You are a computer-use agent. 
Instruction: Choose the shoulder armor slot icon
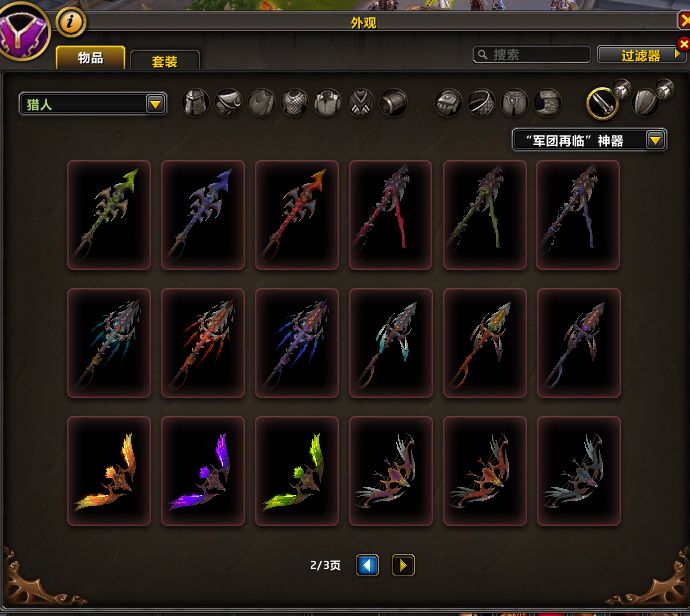[x=229, y=102]
